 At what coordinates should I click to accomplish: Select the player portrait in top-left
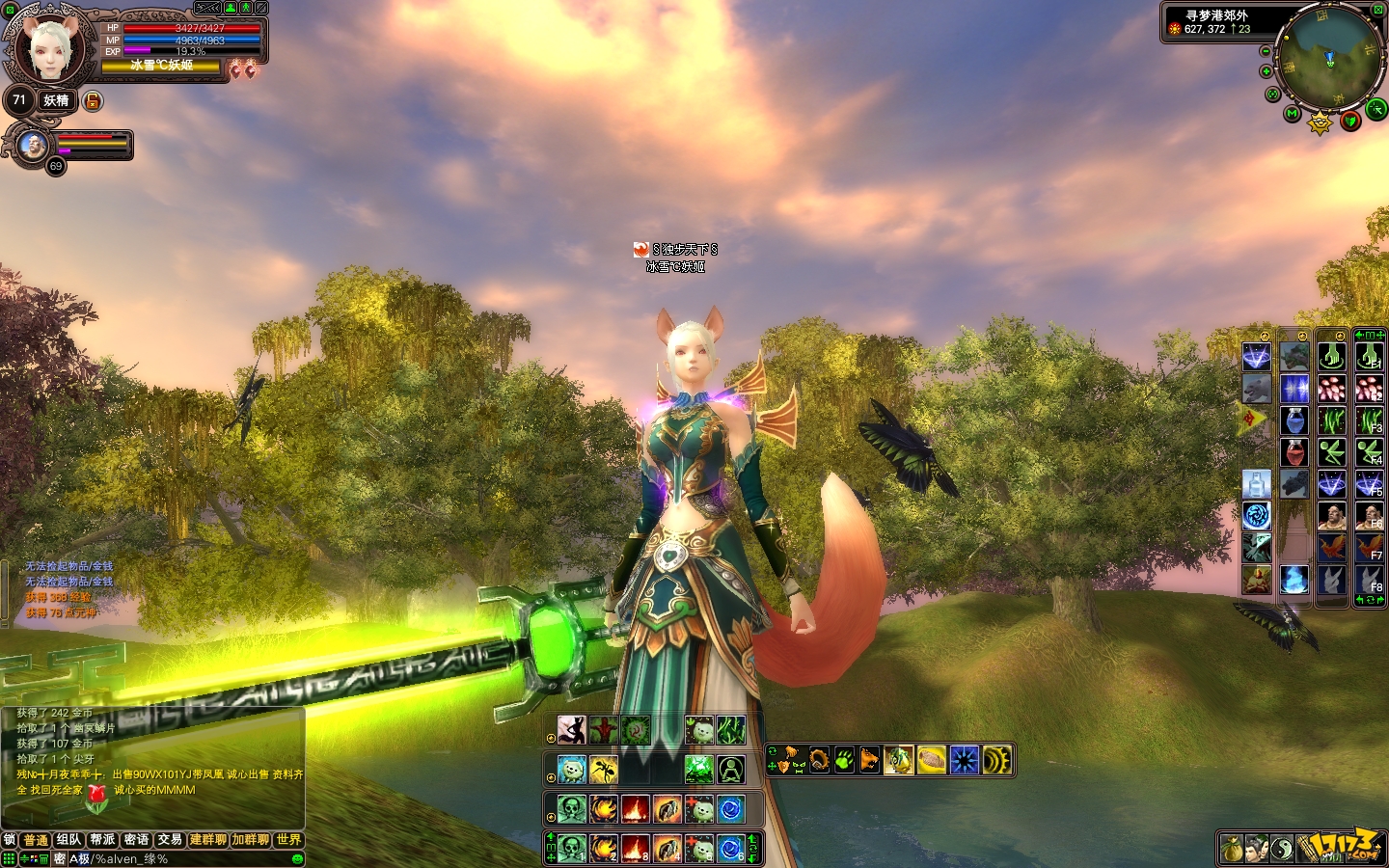click(48, 48)
